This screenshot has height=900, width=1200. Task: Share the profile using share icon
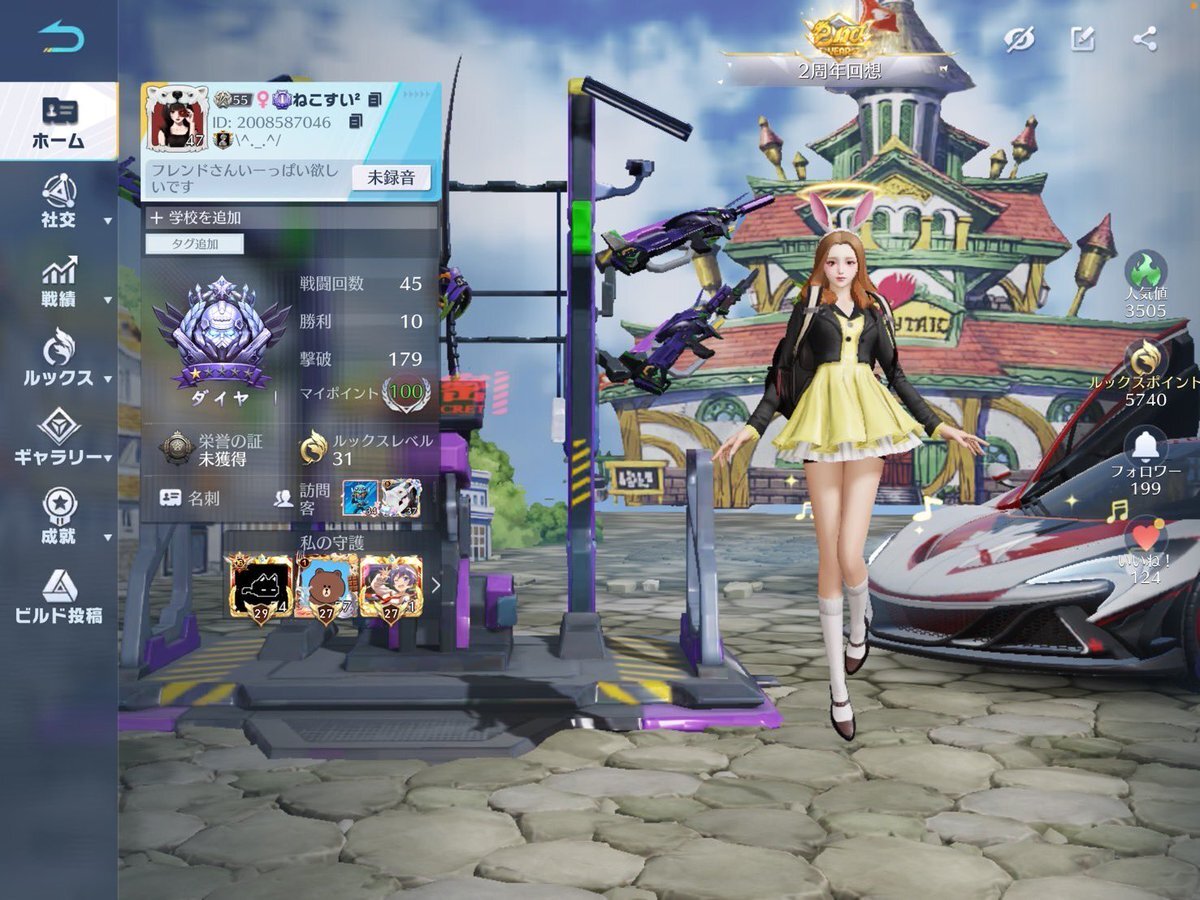click(1145, 39)
